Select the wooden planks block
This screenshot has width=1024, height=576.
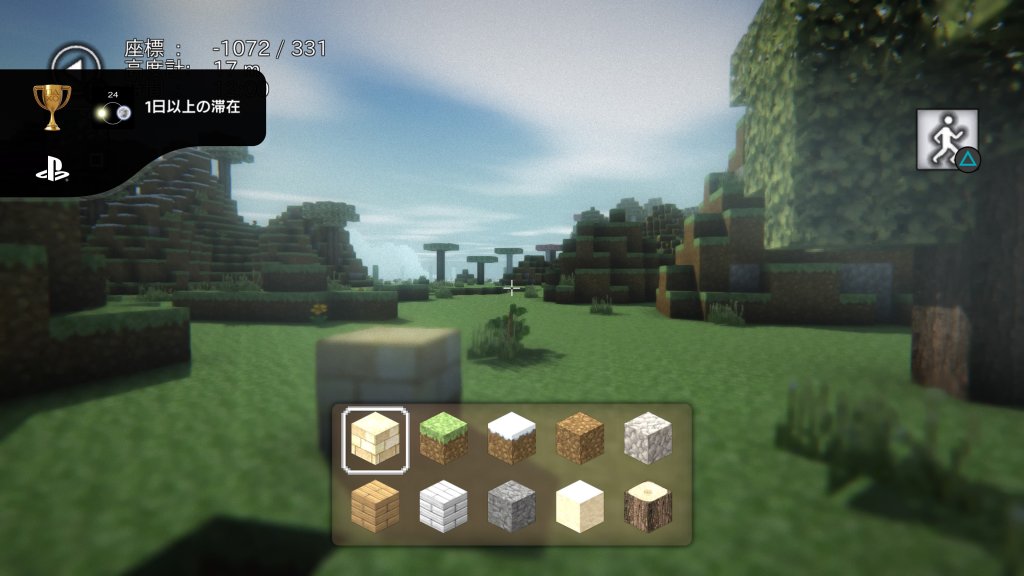pyautogui.click(x=375, y=505)
